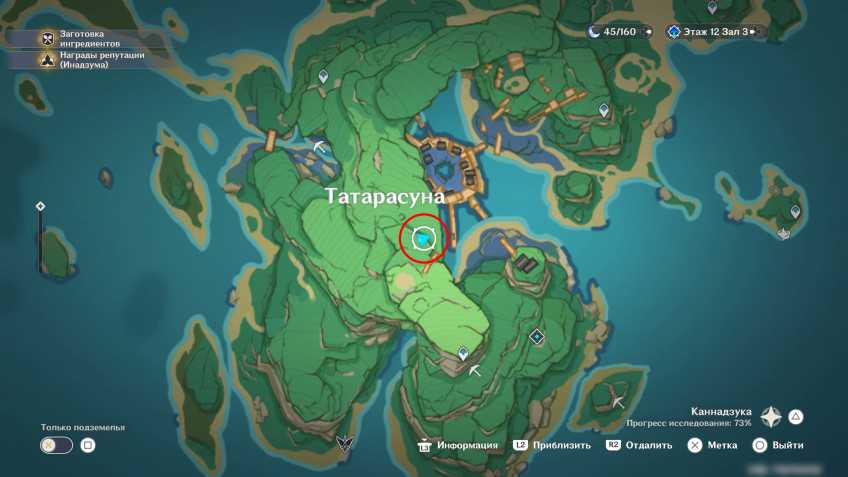Select the resin counter showing 45/160
The width and height of the screenshot is (848, 477).
(617, 32)
